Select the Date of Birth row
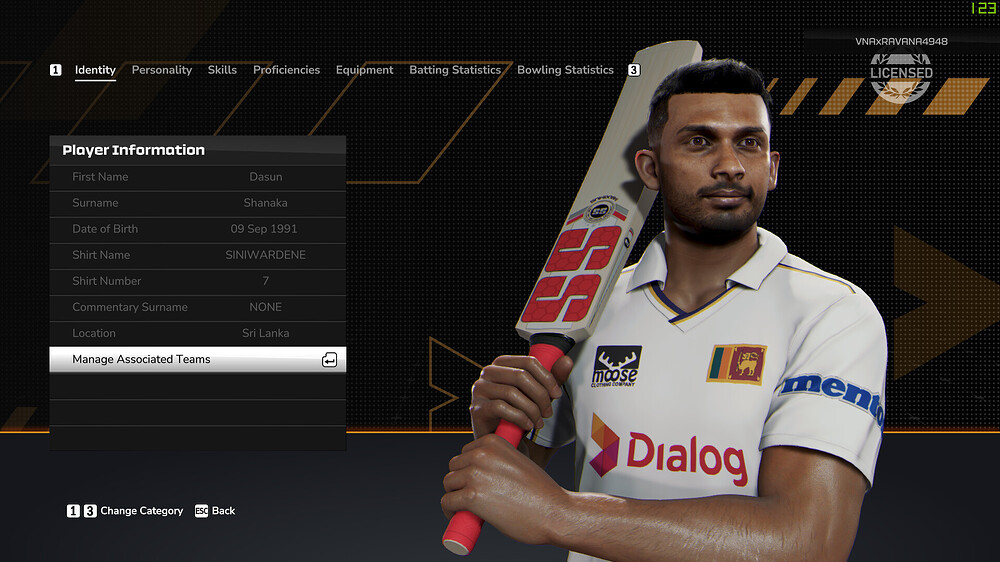This screenshot has width=1000, height=562. tap(197, 229)
